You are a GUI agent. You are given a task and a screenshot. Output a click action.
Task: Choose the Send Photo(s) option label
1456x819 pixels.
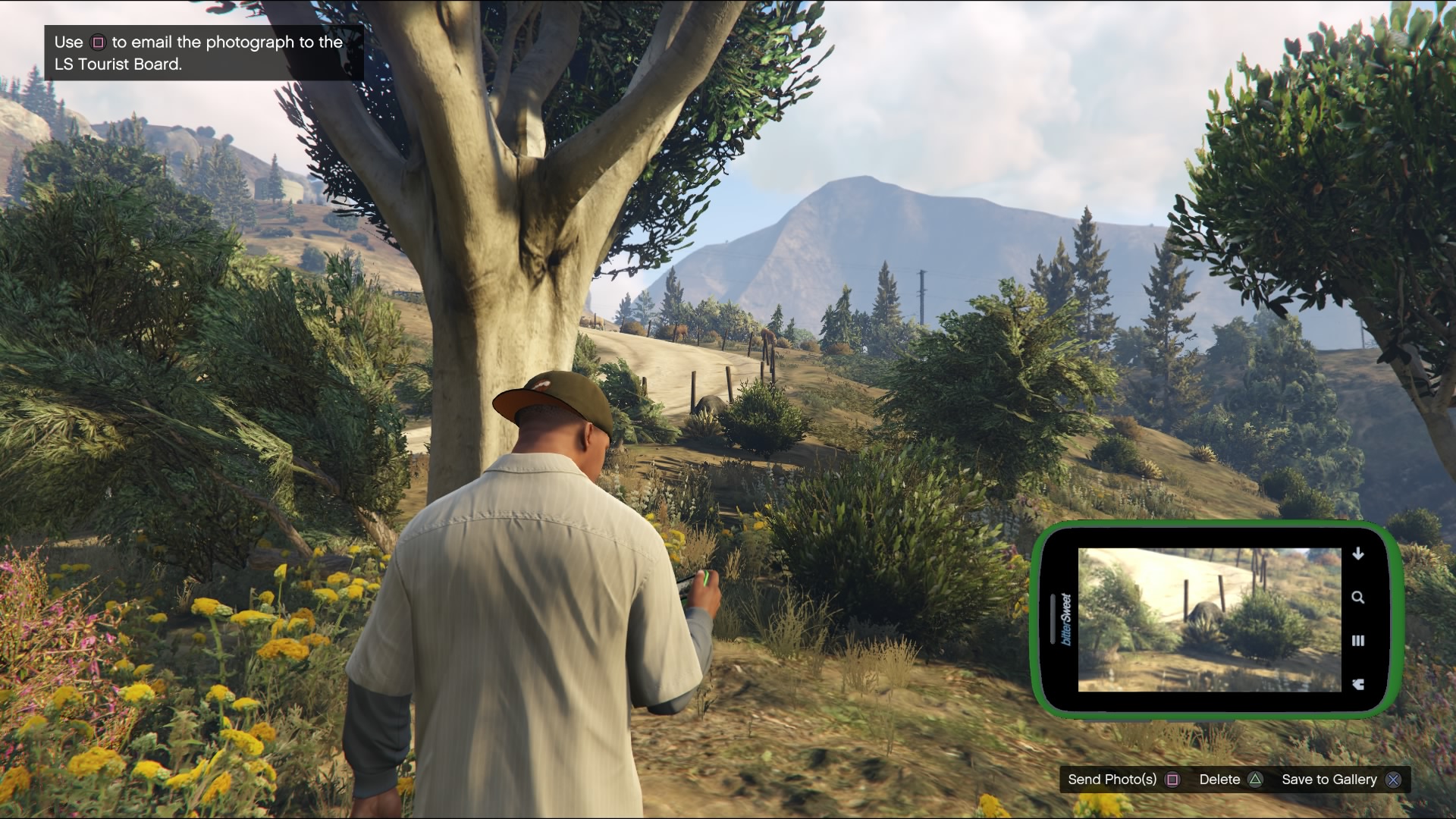(x=1112, y=780)
